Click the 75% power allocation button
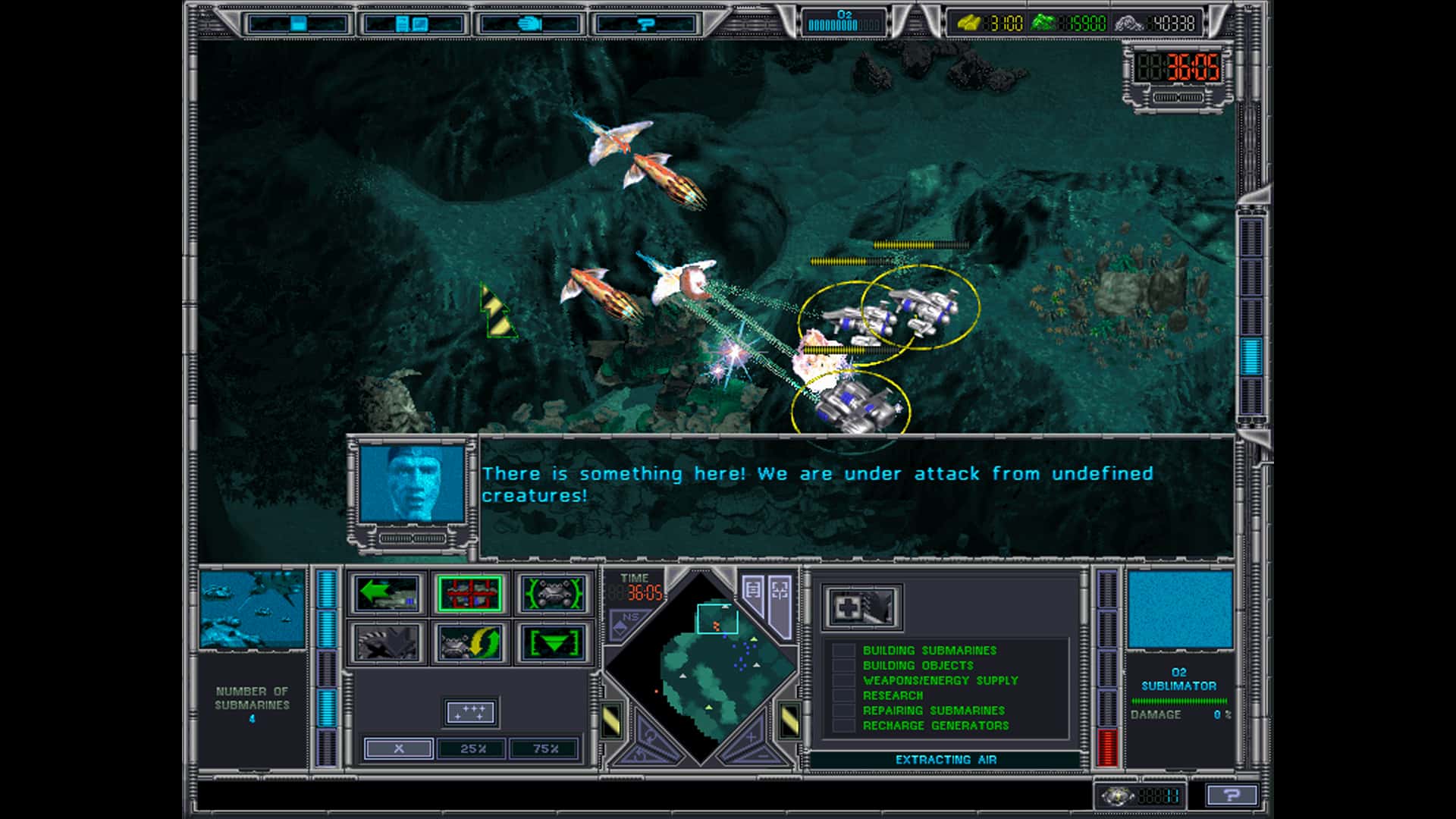Image resolution: width=1456 pixels, height=819 pixels. 544,748
